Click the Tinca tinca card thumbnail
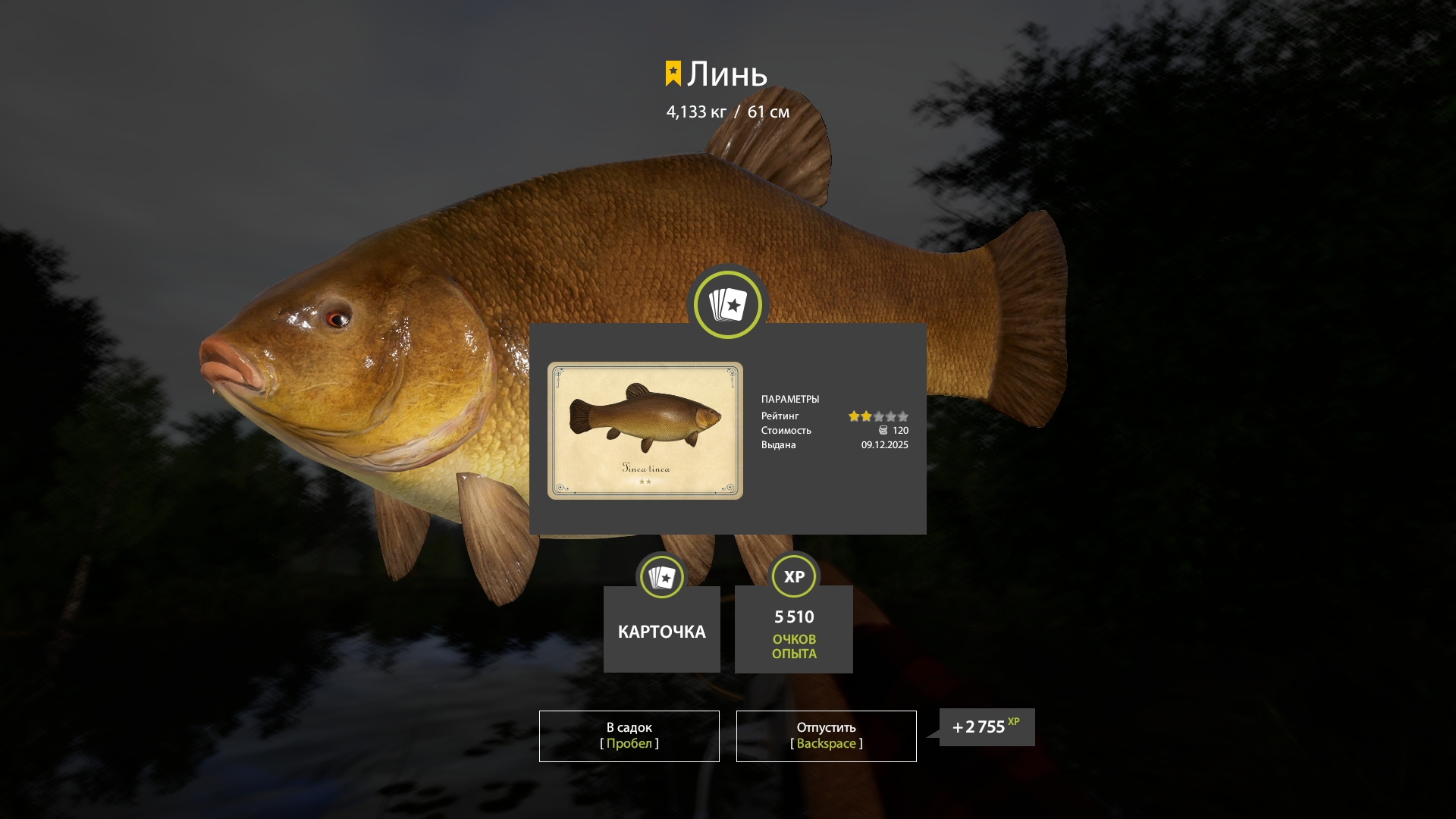 (x=646, y=430)
